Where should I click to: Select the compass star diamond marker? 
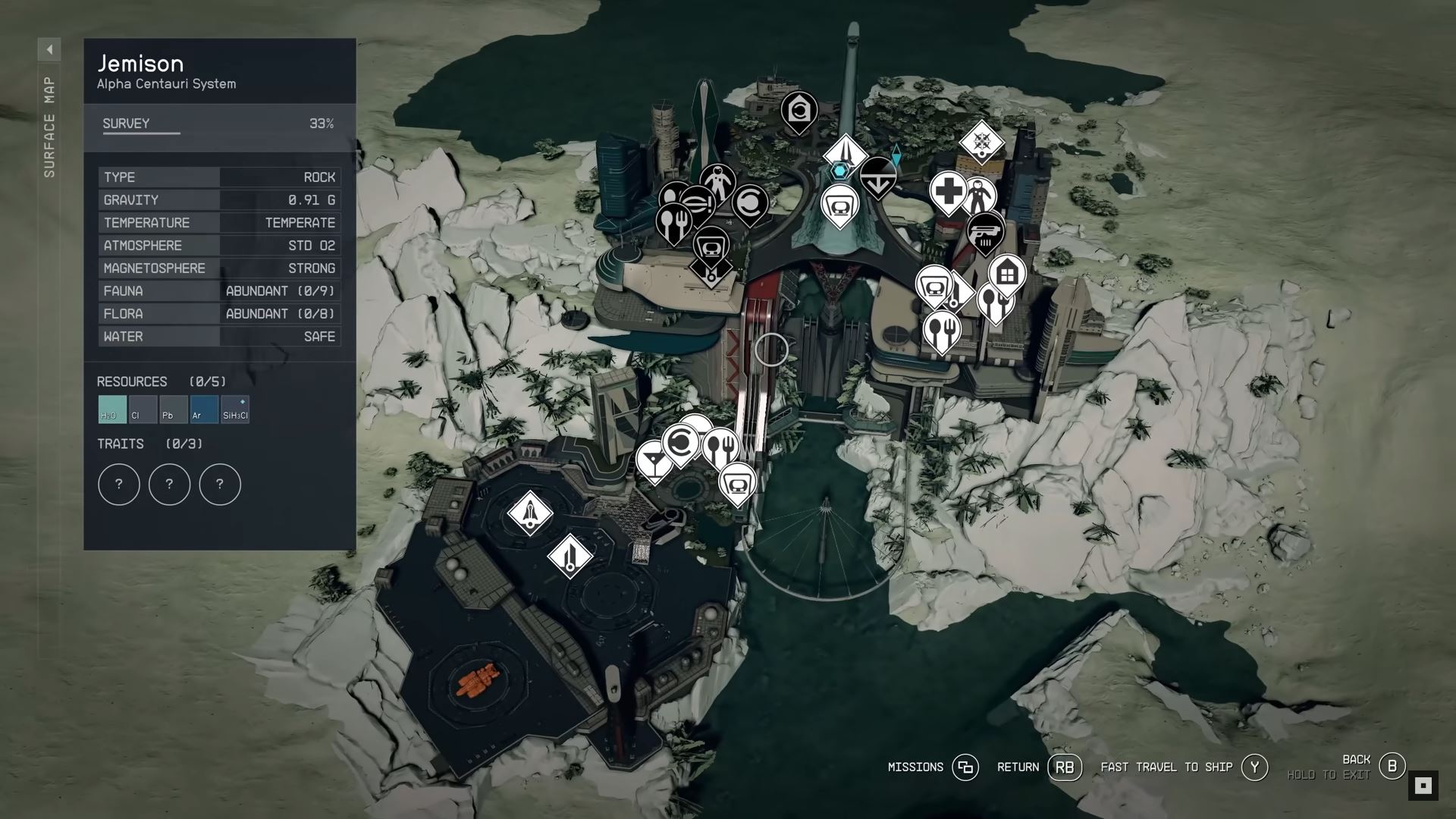[x=981, y=142]
